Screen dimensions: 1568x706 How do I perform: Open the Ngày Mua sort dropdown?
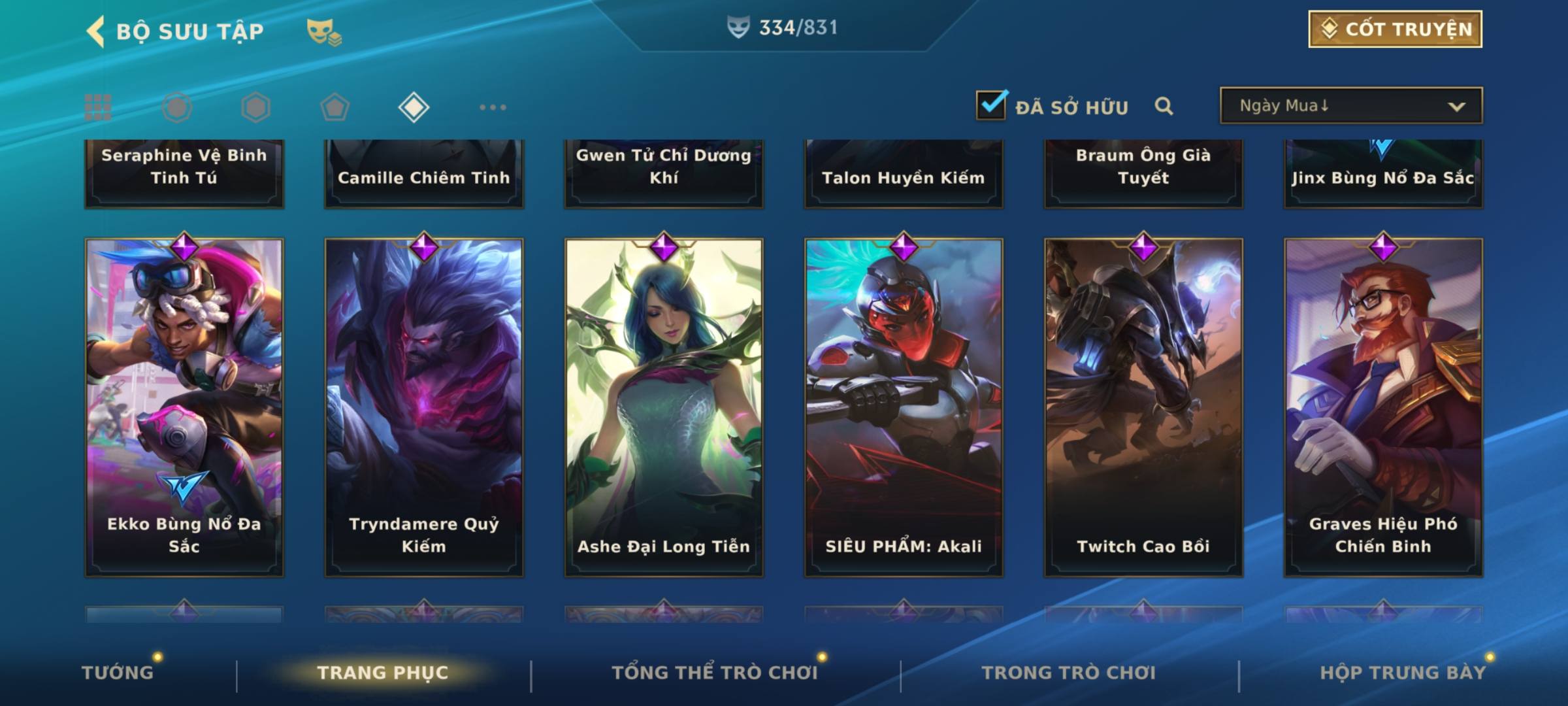tap(1350, 106)
